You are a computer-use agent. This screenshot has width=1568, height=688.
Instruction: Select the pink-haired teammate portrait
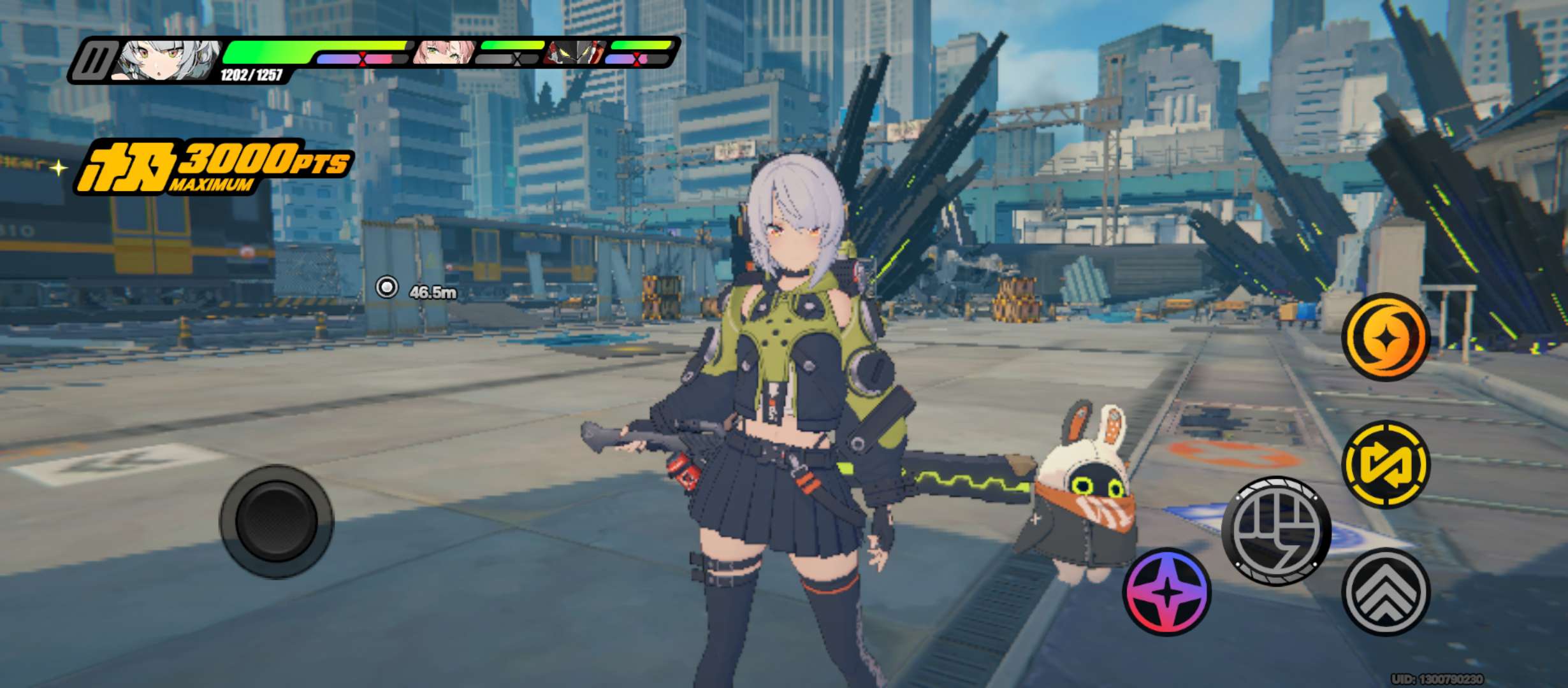click(x=444, y=52)
